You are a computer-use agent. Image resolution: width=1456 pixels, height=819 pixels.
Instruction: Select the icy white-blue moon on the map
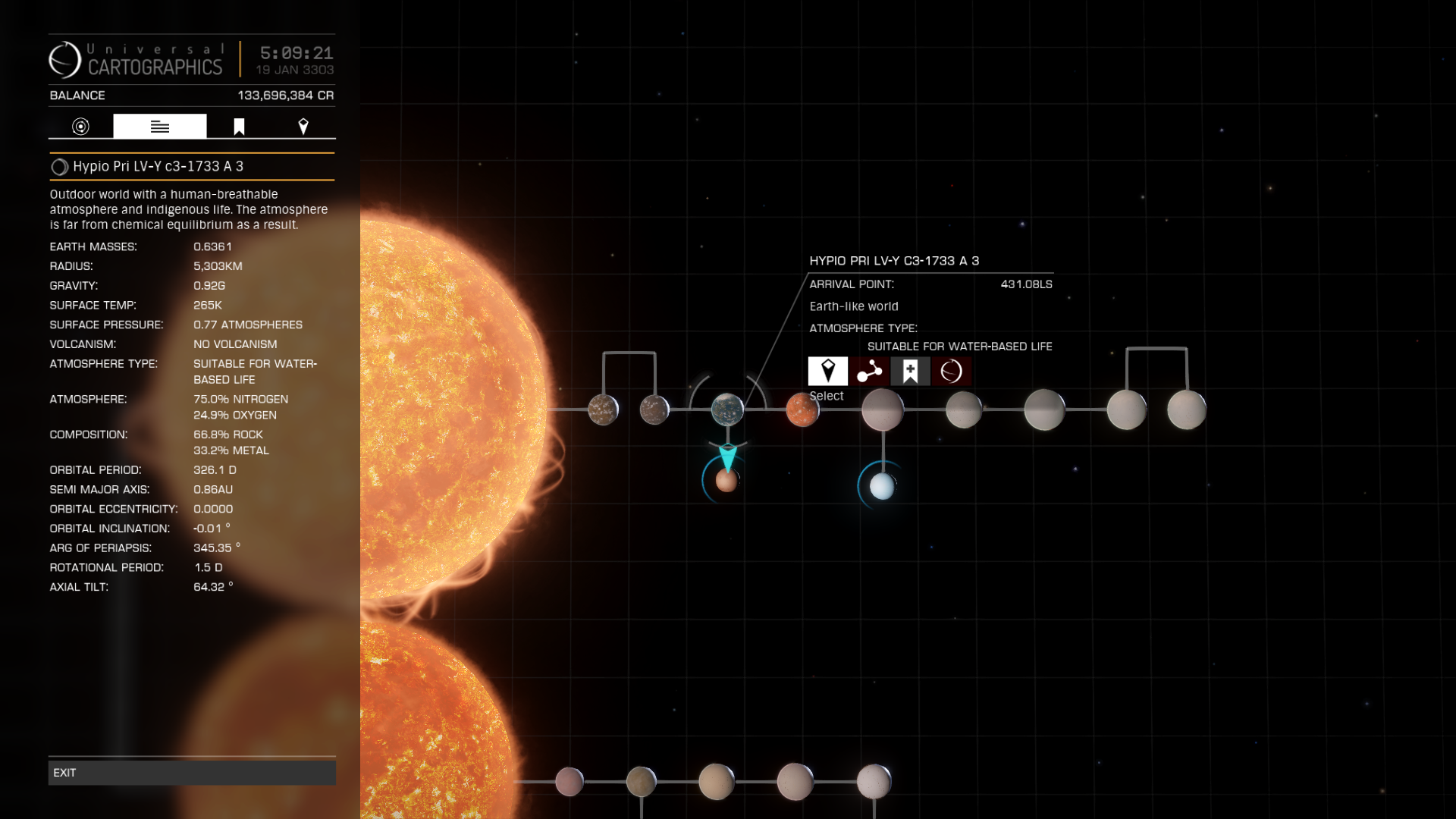click(x=882, y=486)
